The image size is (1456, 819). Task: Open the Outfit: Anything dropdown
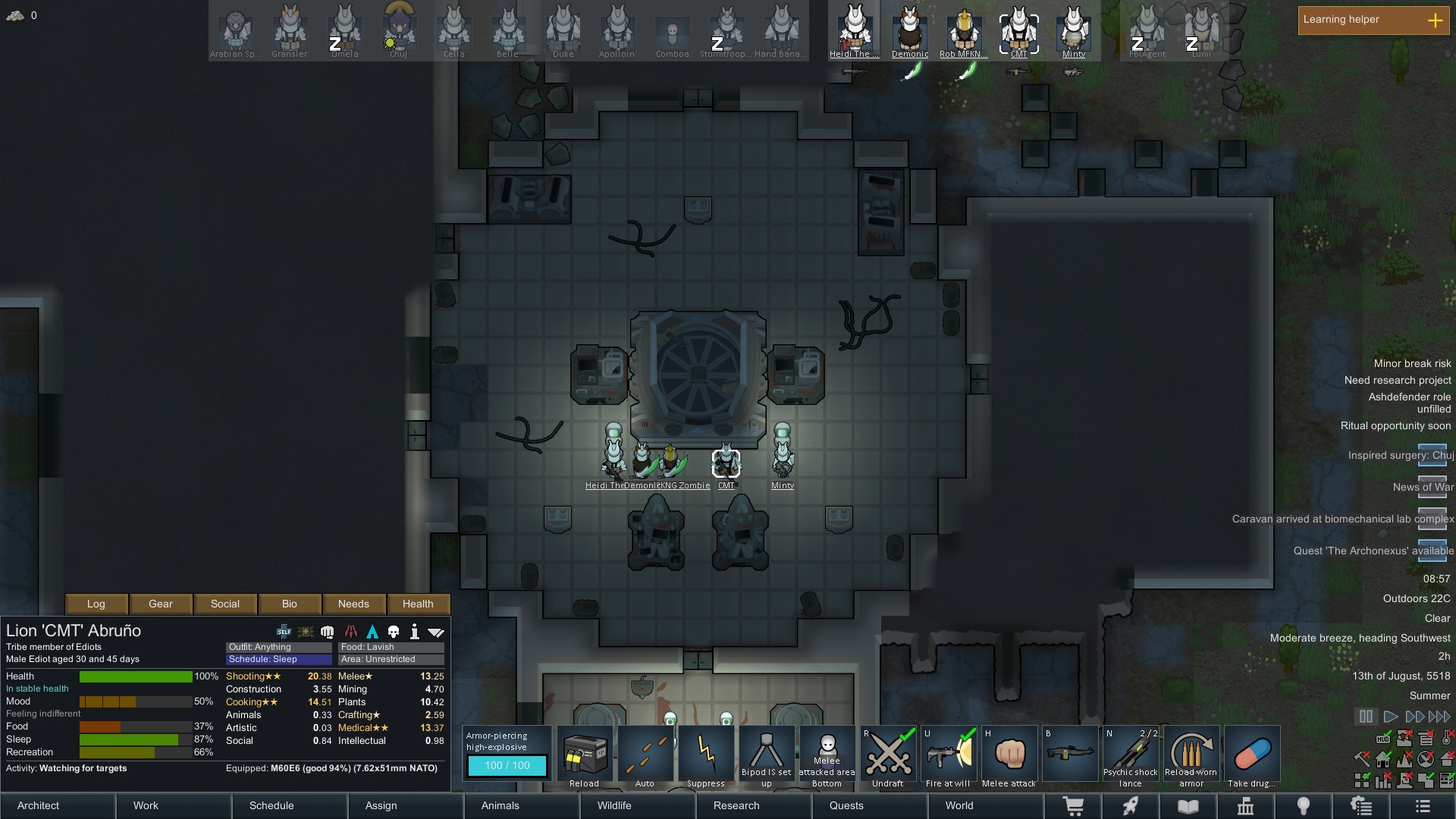click(278, 647)
